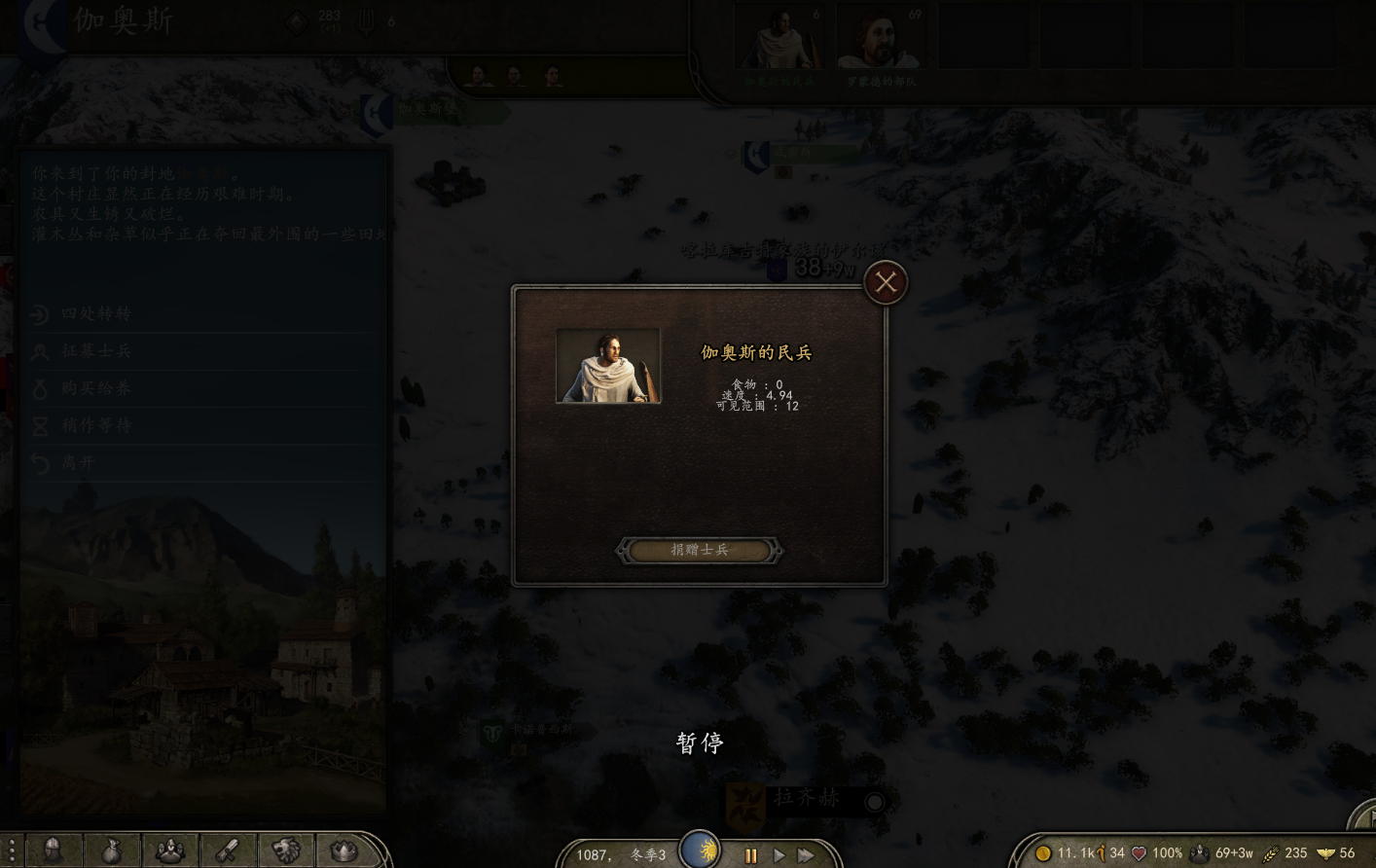This screenshot has width=1376, height=868.
Task: Choose 稍作等待 to wait here
Action: [95, 425]
